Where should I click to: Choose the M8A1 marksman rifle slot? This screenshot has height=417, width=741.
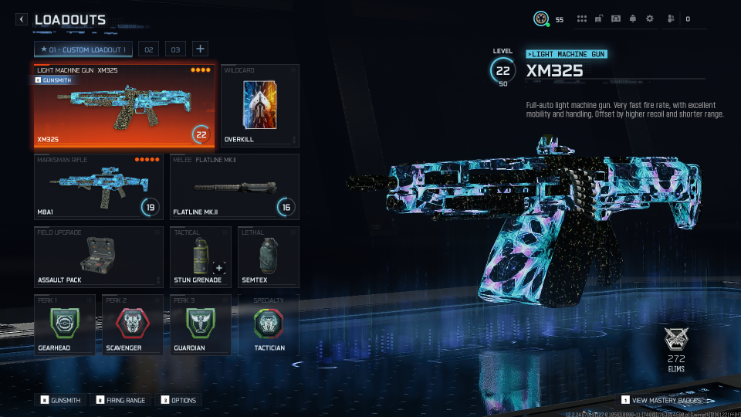pos(98,187)
